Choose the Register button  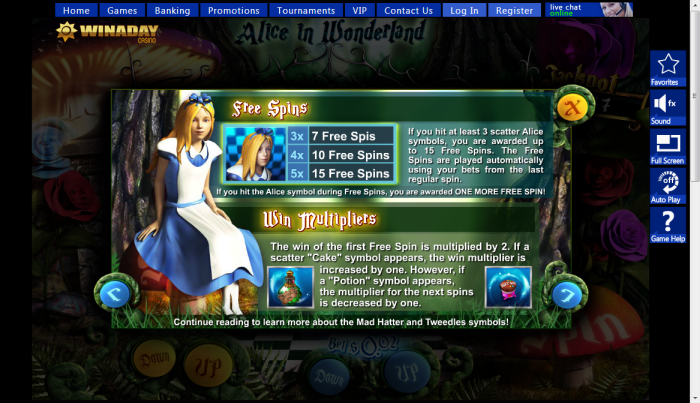click(x=514, y=11)
